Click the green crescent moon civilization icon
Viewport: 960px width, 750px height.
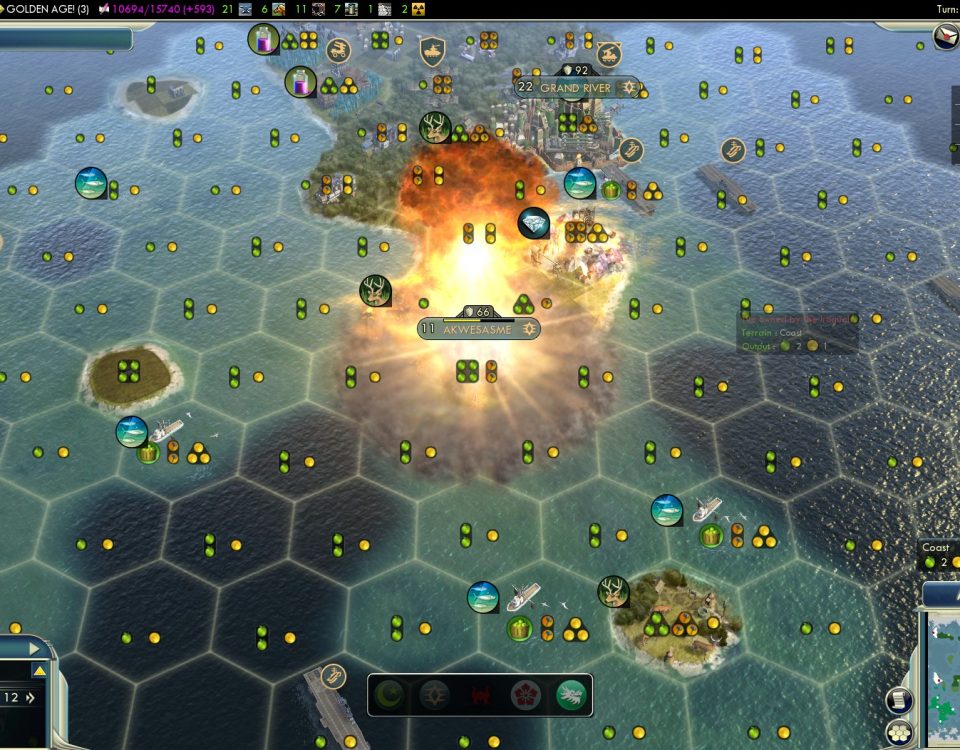(x=390, y=695)
